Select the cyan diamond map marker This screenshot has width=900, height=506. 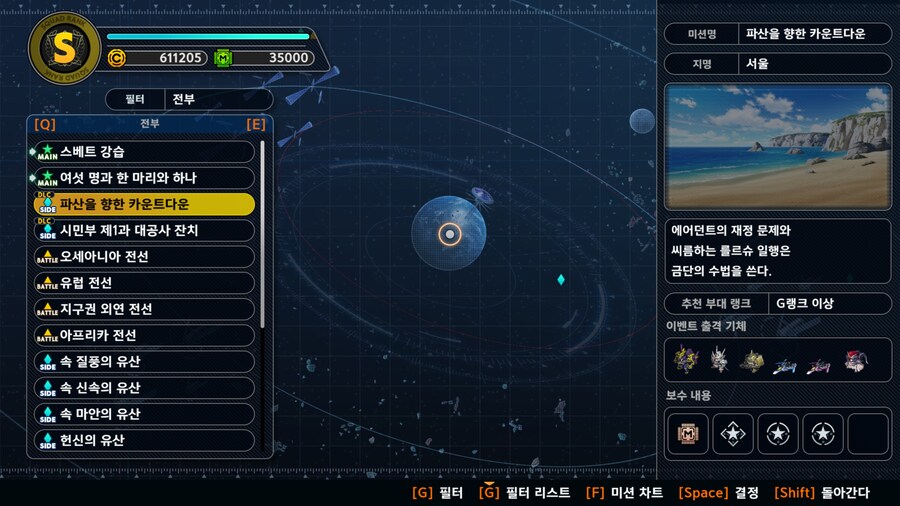(x=561, y=279)
